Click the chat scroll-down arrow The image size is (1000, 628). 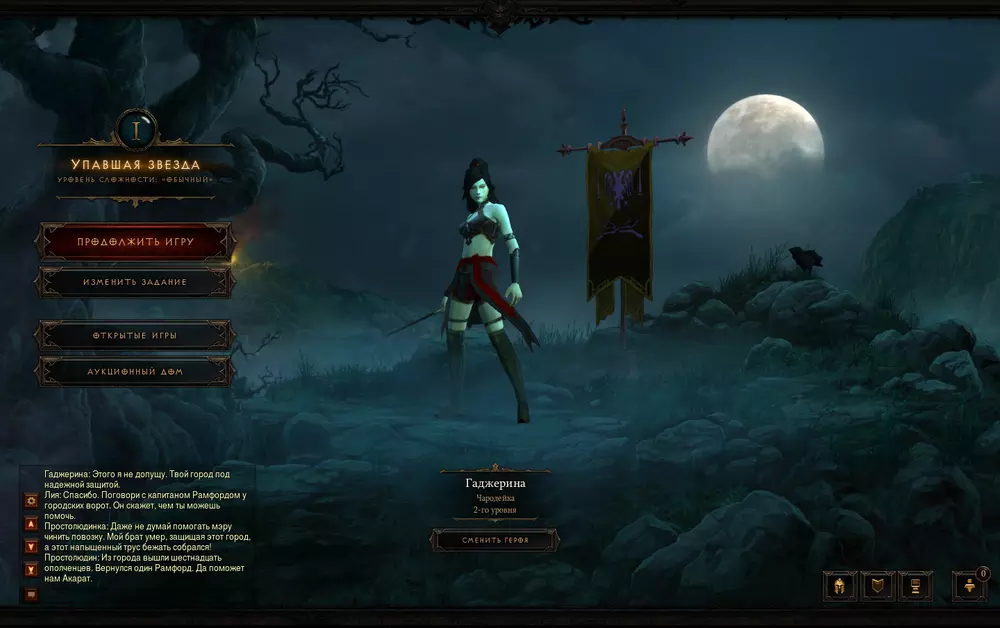click(x=31, y=546)
